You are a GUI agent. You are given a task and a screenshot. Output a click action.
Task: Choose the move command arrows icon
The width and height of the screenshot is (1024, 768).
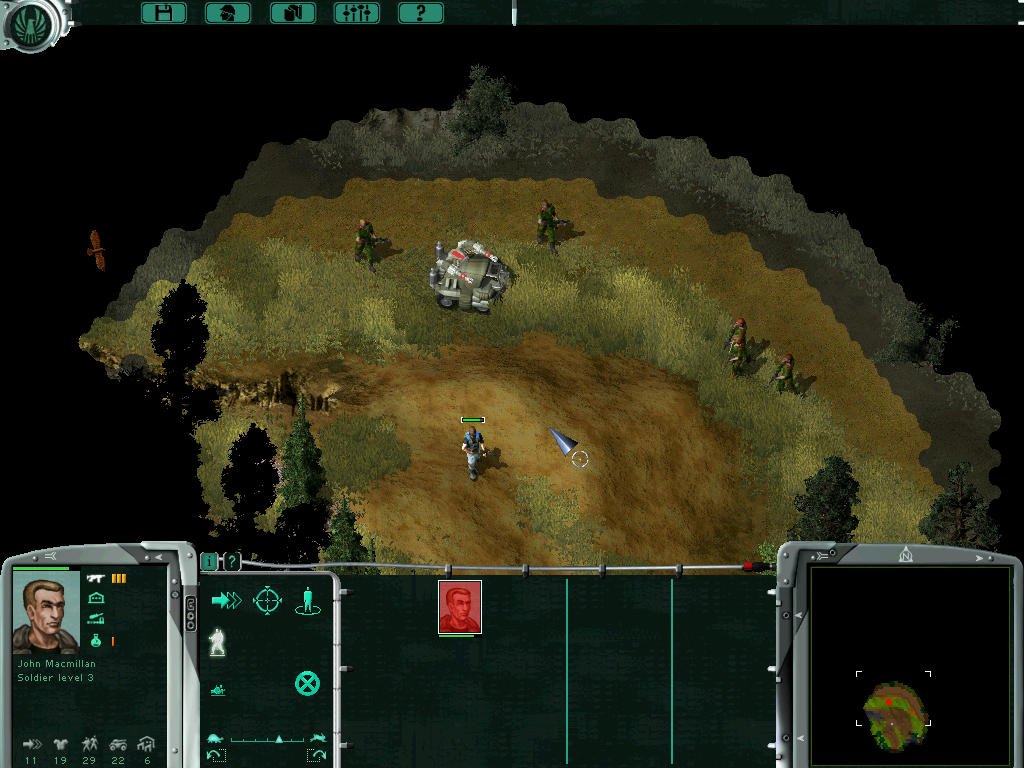(227, 600)
